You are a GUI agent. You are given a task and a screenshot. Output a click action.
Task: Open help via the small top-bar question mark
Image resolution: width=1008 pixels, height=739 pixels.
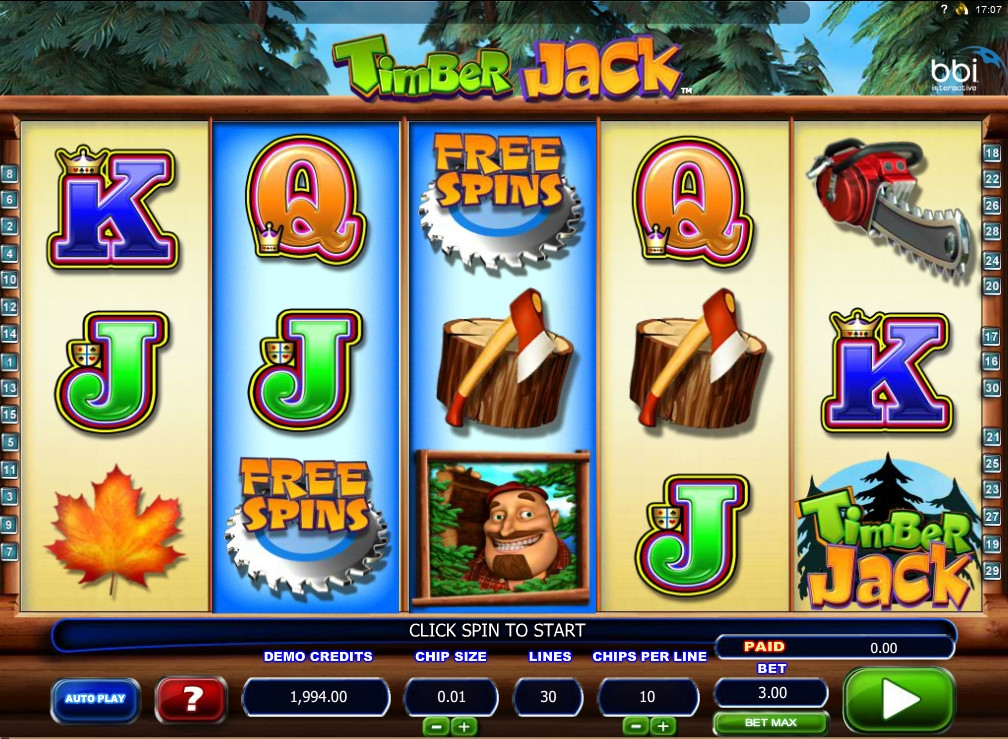pyautogui.click(x=944, y=8)
